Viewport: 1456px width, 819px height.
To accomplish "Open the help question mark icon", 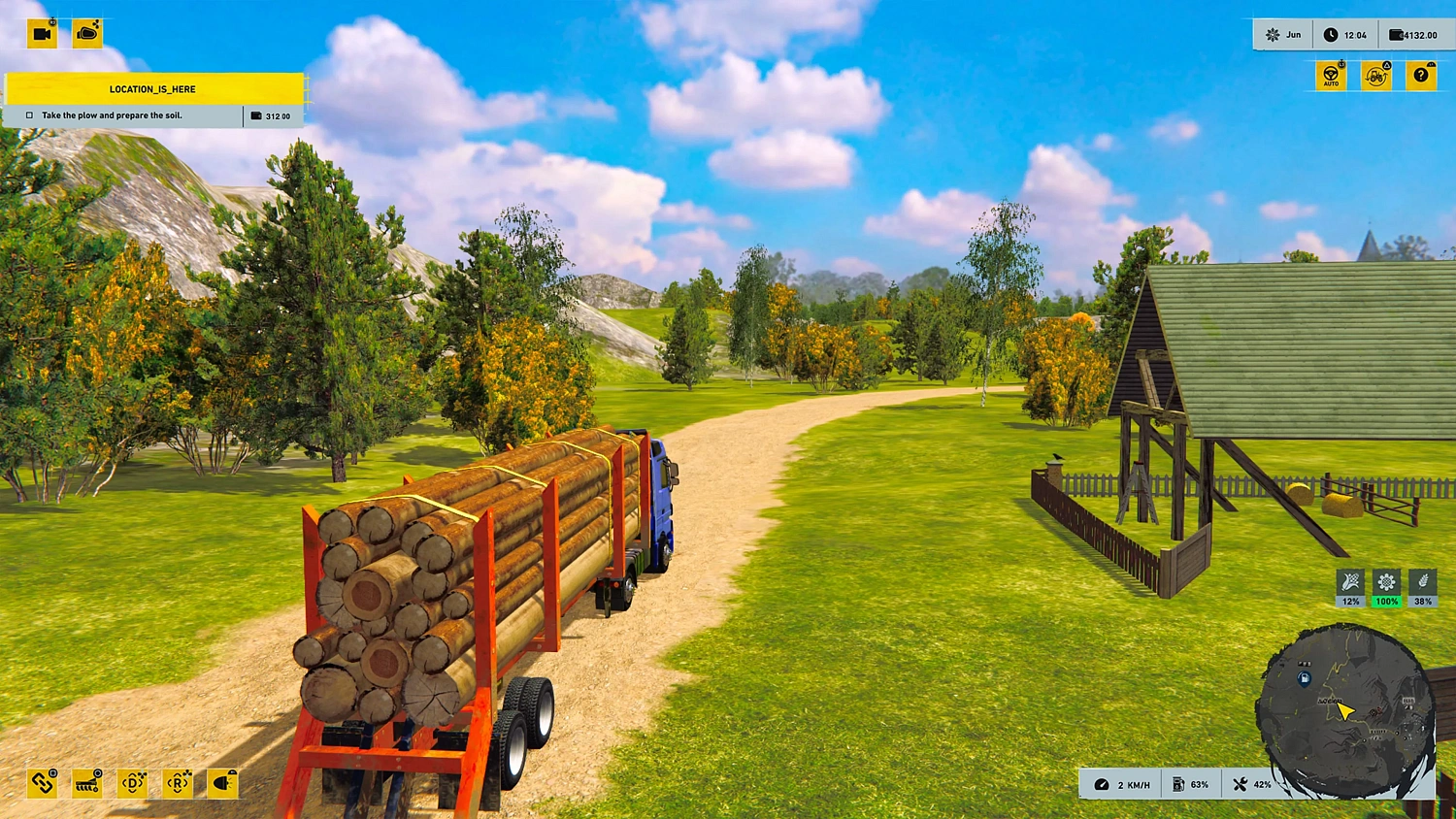I will click(x=1422, y=75).
